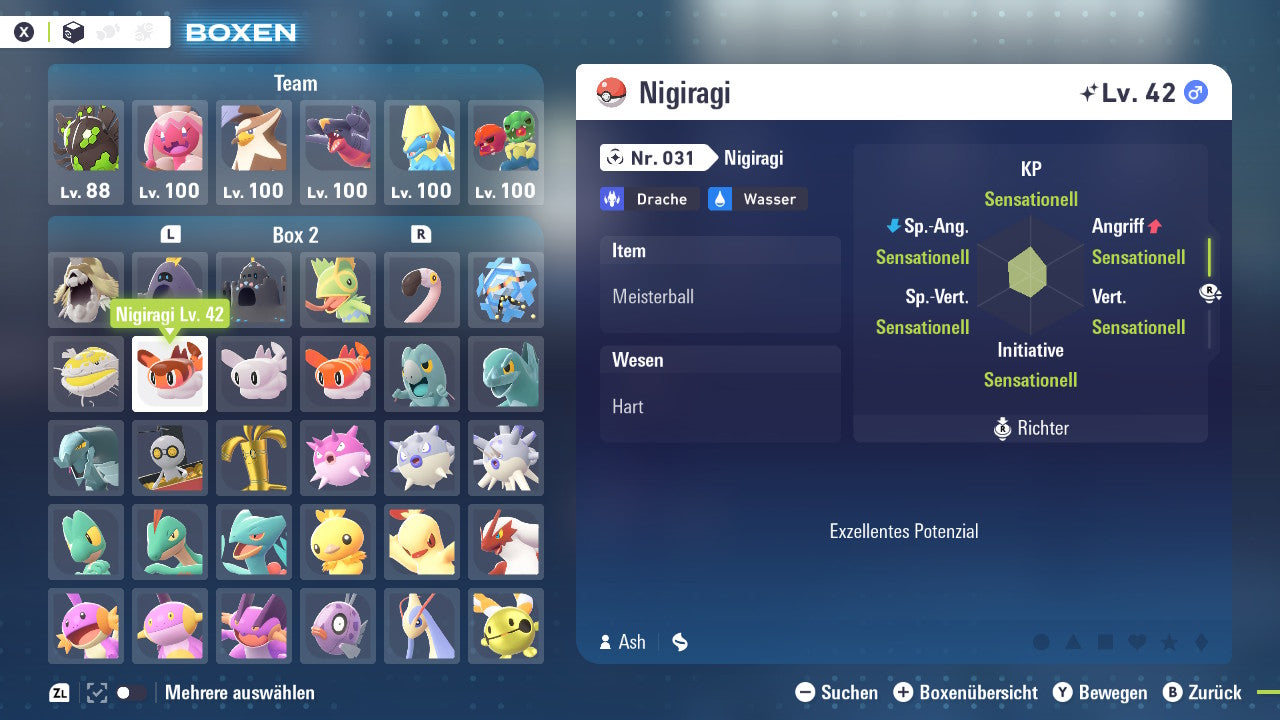This screenshot has width=1280, height=720.
Task: Select the Box 2 header label
Action: click(x=297, y=235)
